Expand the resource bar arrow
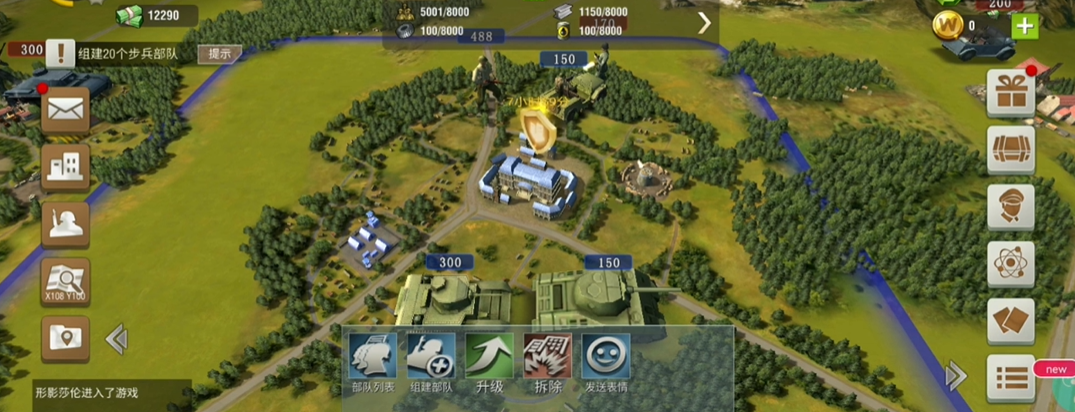Screen dimensions: 1075x412 coord(704,23)
